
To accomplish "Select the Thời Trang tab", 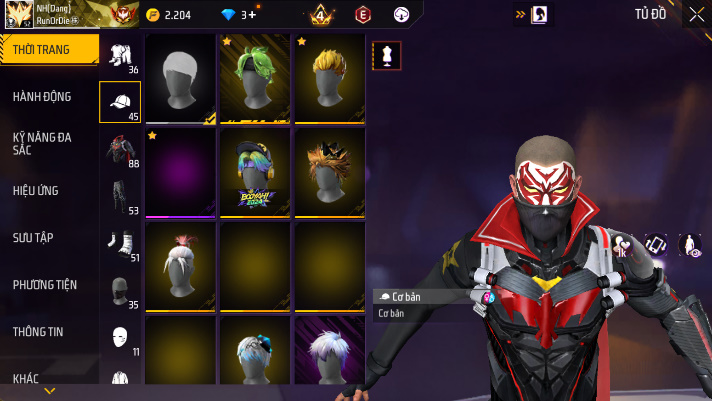I will click(49, 50).
